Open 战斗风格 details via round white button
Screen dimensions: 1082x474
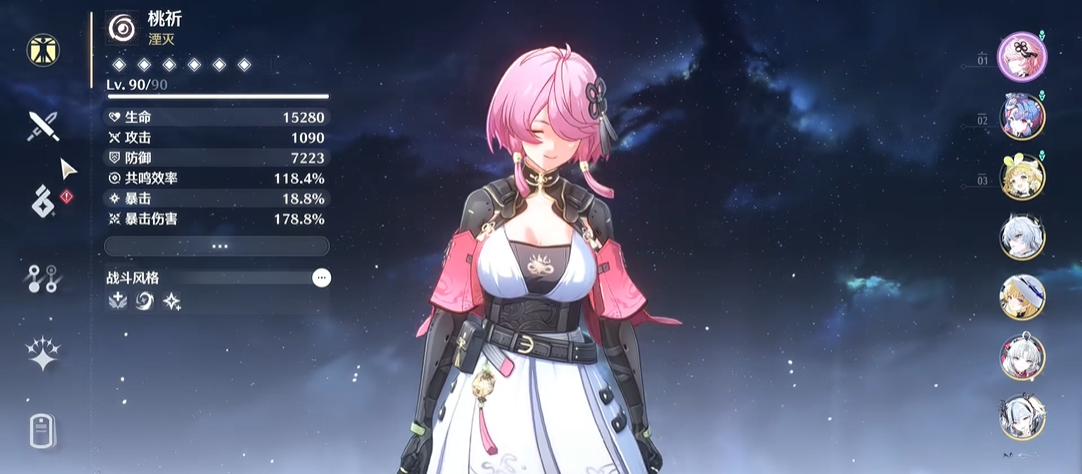321,278
